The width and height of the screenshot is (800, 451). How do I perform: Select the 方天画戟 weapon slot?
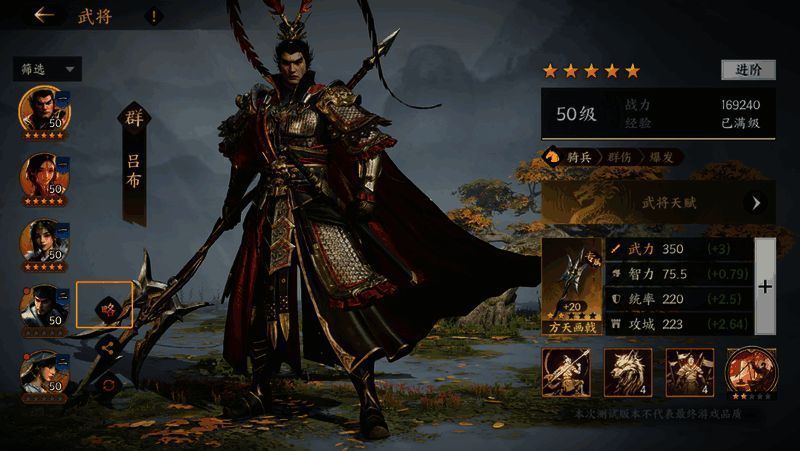click(x=573, y=285)
